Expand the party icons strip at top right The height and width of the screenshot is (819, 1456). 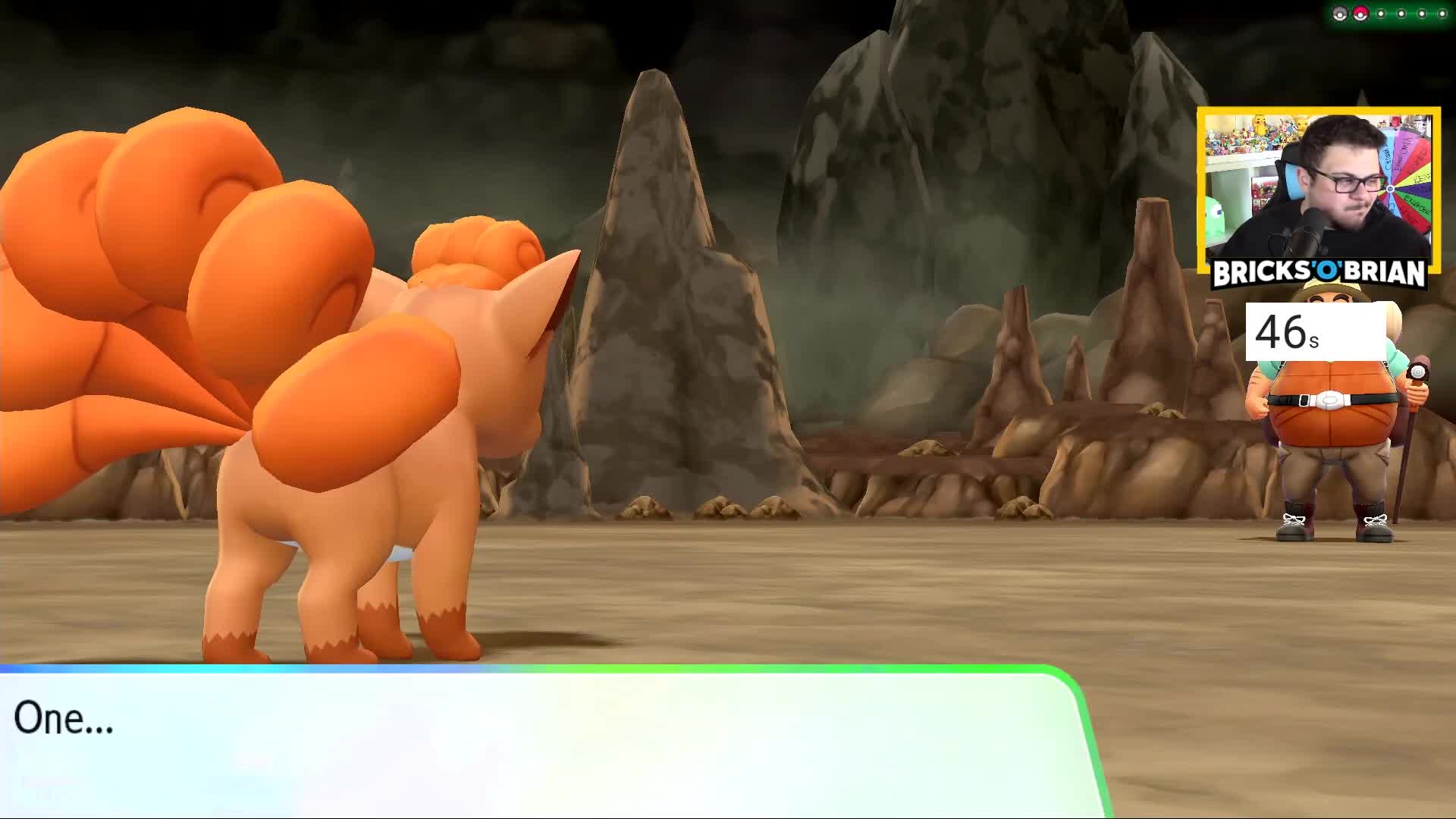[1392, 14]
